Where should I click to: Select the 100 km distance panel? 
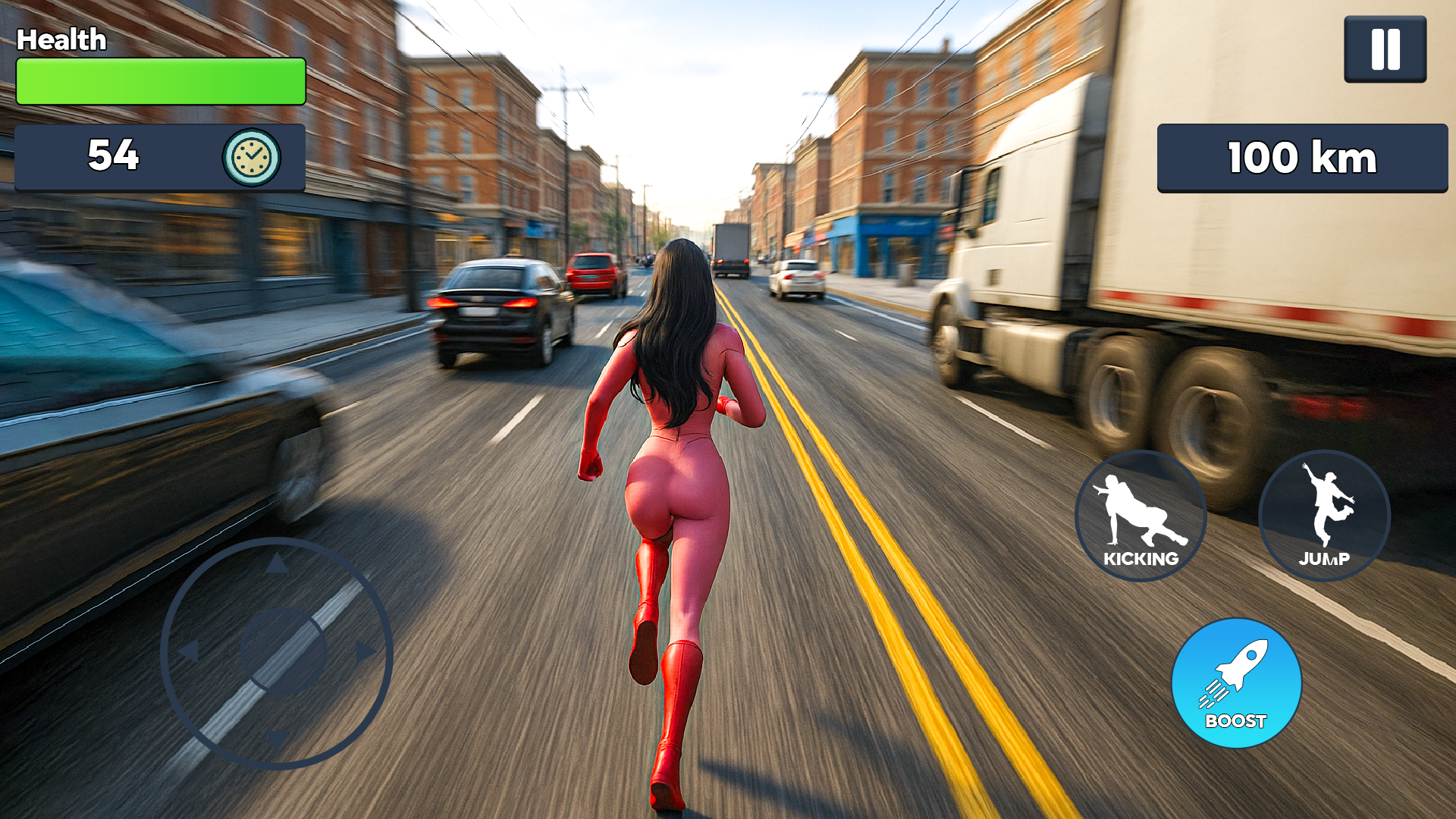(x=1301, y=158)
